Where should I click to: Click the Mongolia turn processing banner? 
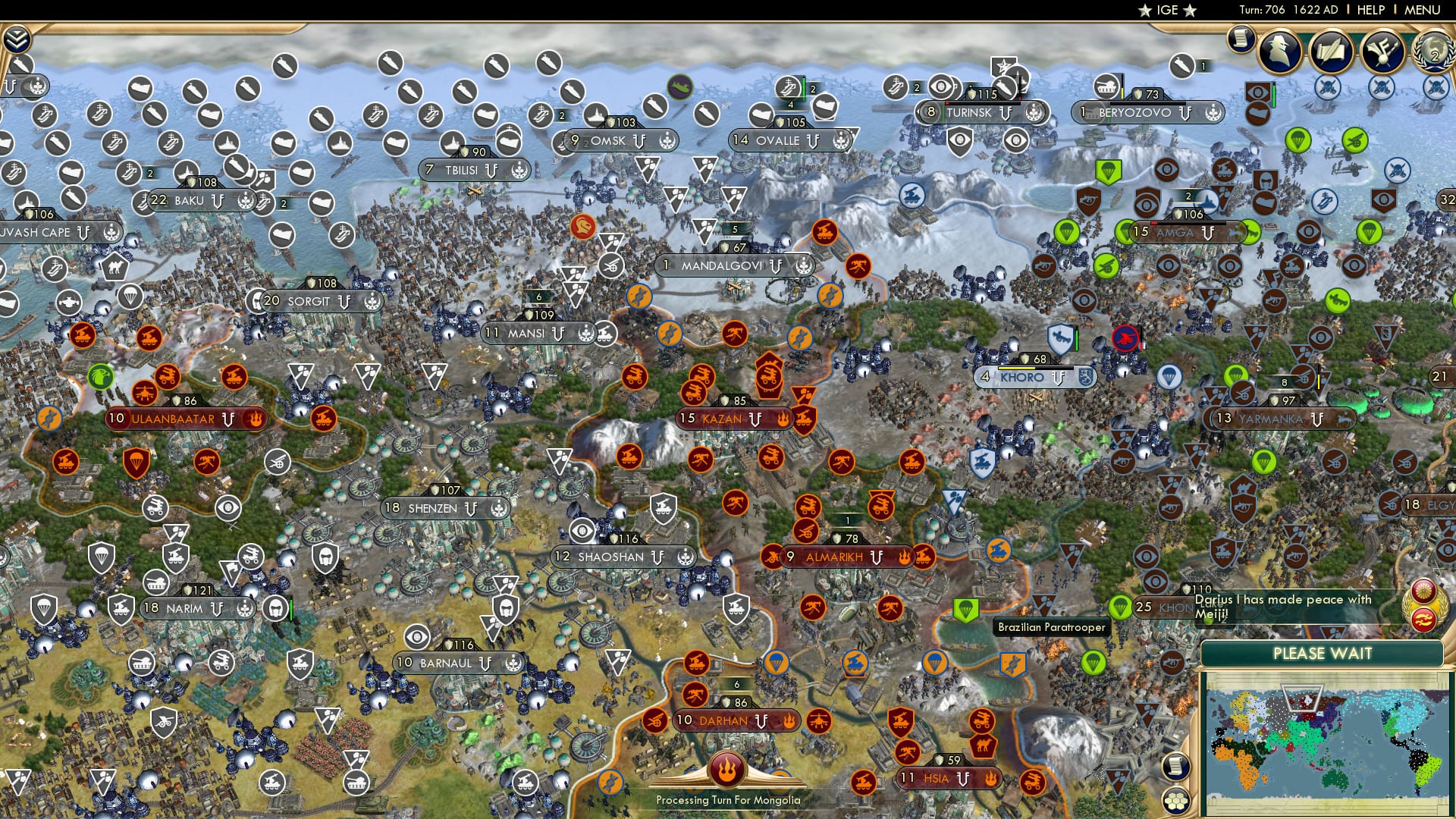[x=726, y=798]
